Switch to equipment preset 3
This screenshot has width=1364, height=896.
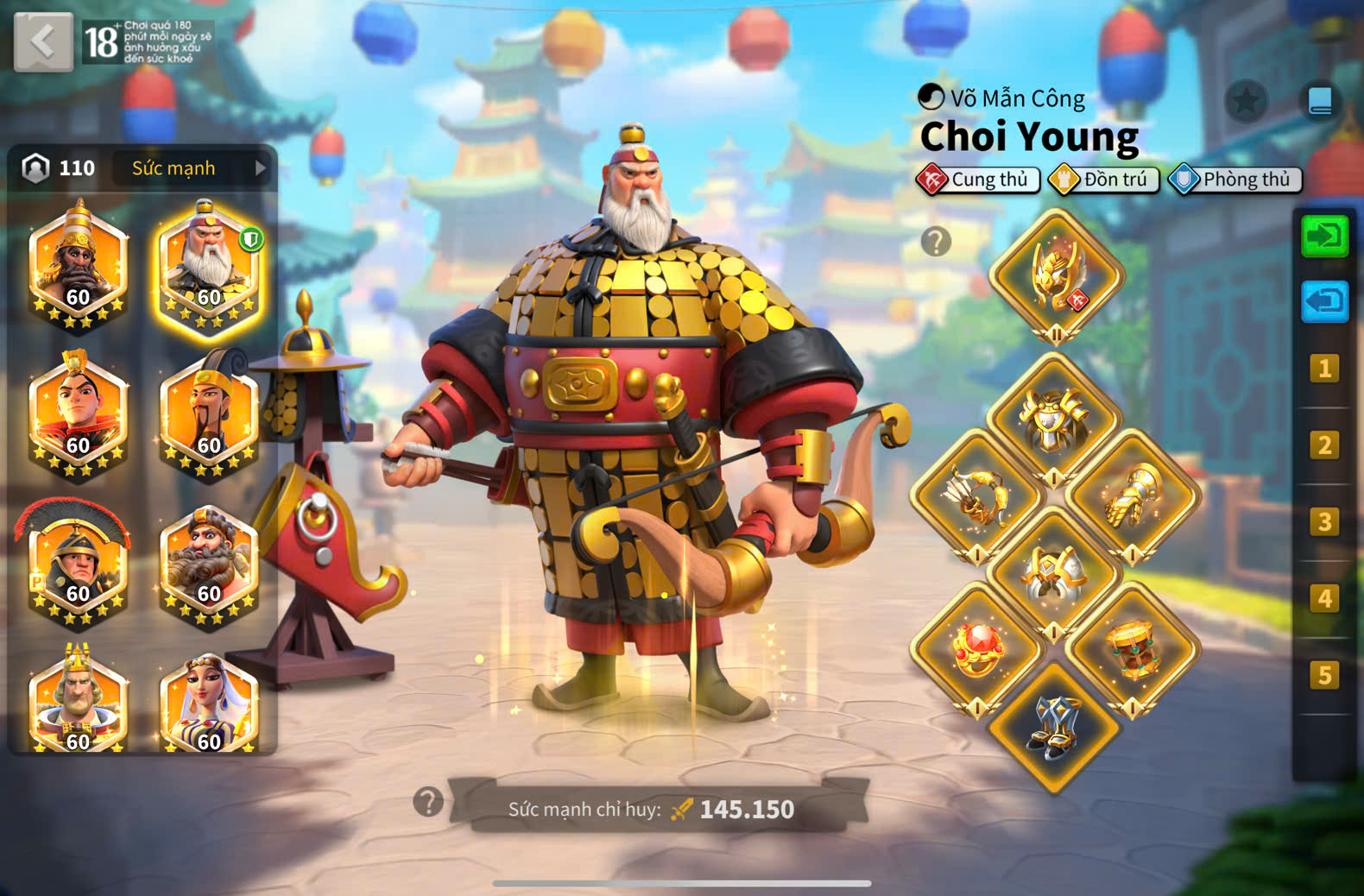click(x=1324, y=521)
